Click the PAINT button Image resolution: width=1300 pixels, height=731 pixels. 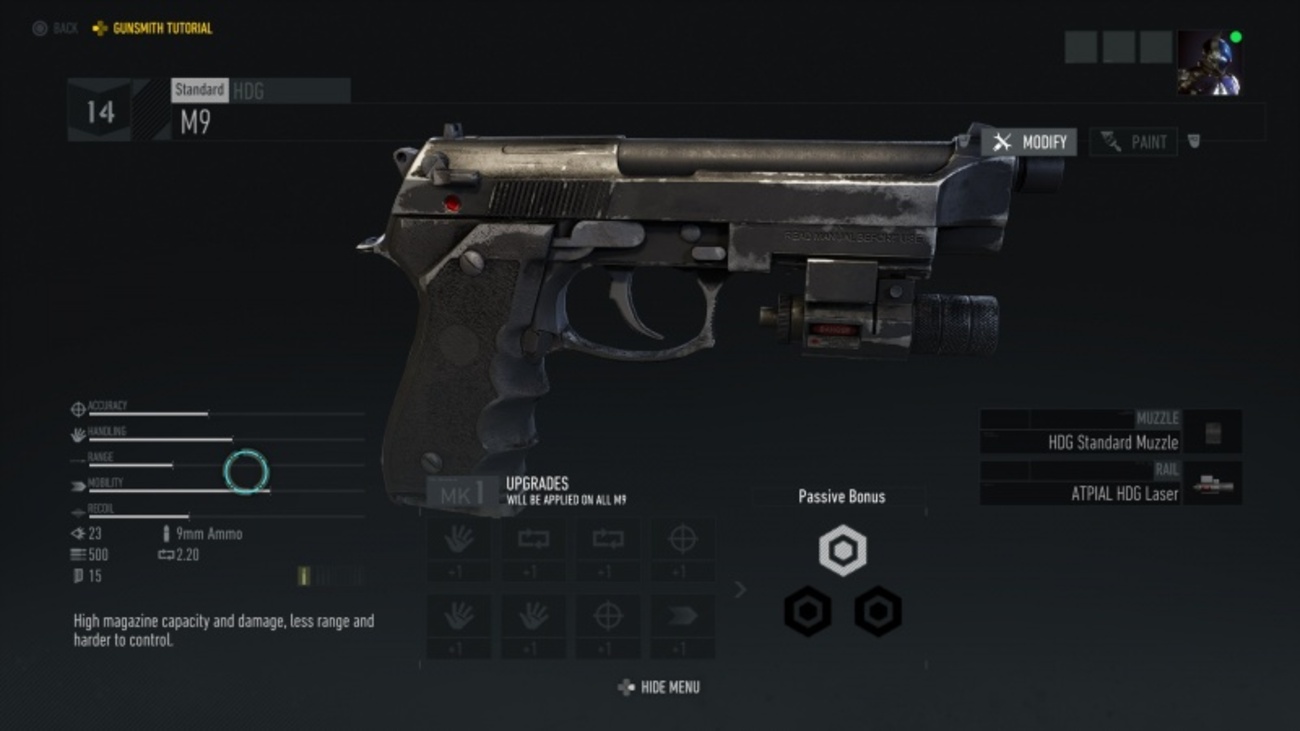(x=1133, y=141)
